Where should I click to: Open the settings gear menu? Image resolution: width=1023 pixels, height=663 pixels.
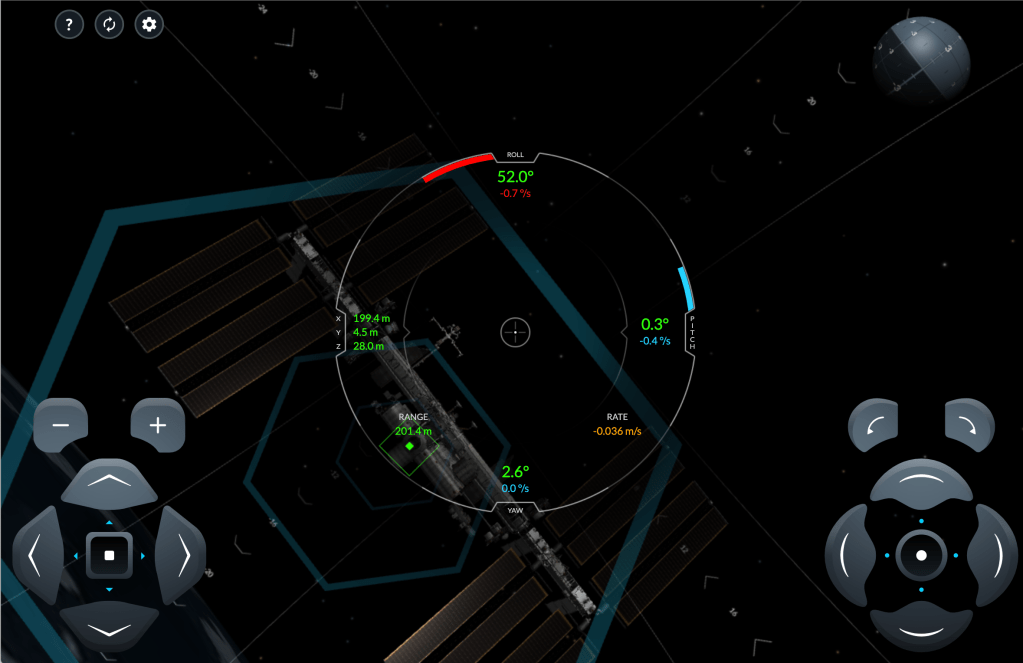point(150,25)
